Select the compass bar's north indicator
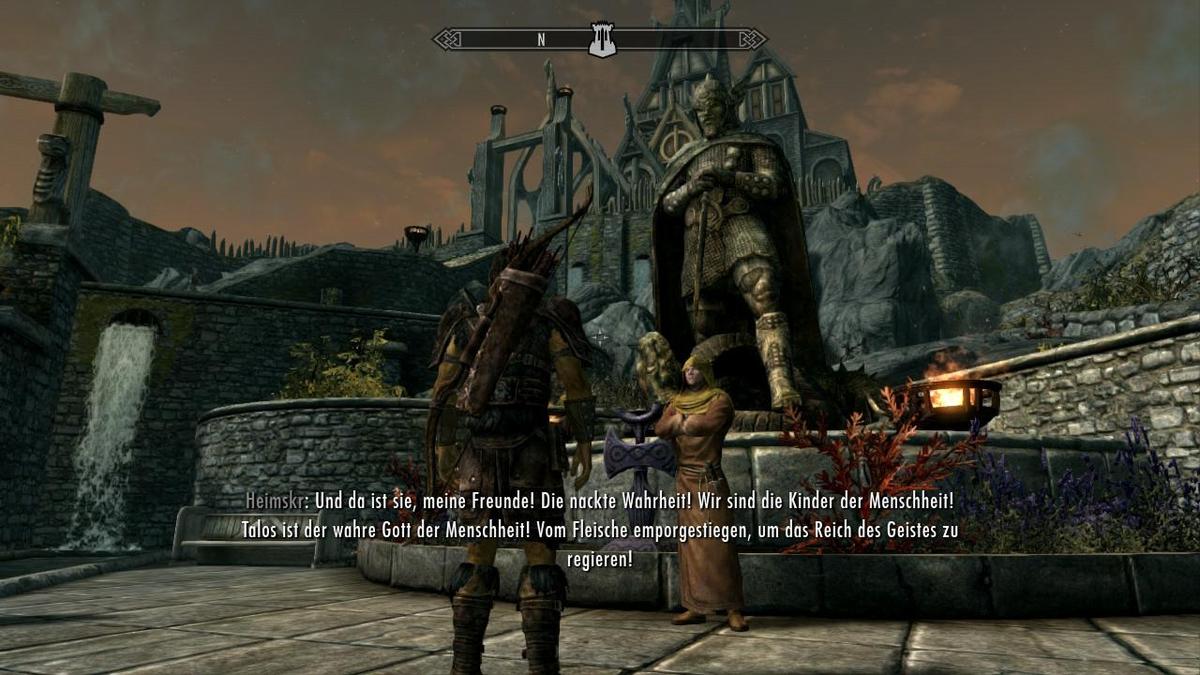The height and width of the screenshot is (675, 1200). 541,40
